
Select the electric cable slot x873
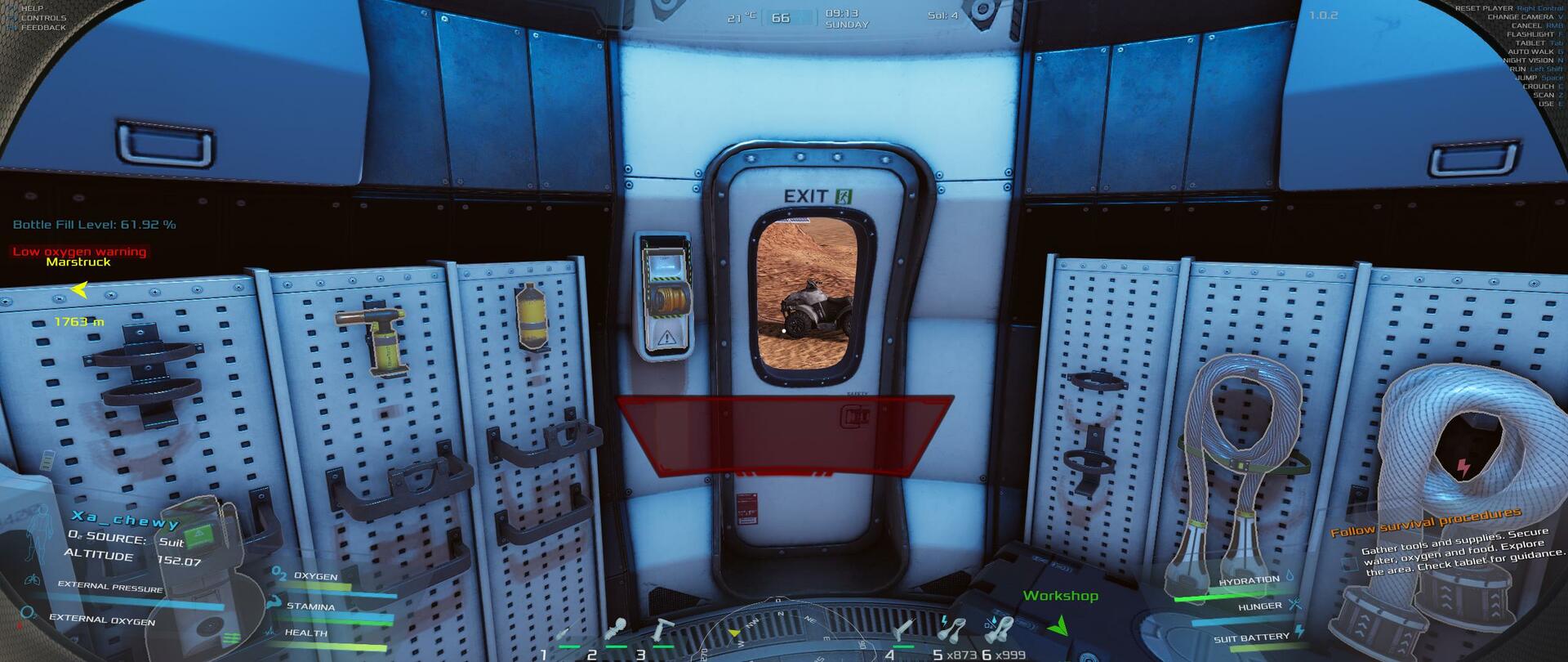point(952,631)
